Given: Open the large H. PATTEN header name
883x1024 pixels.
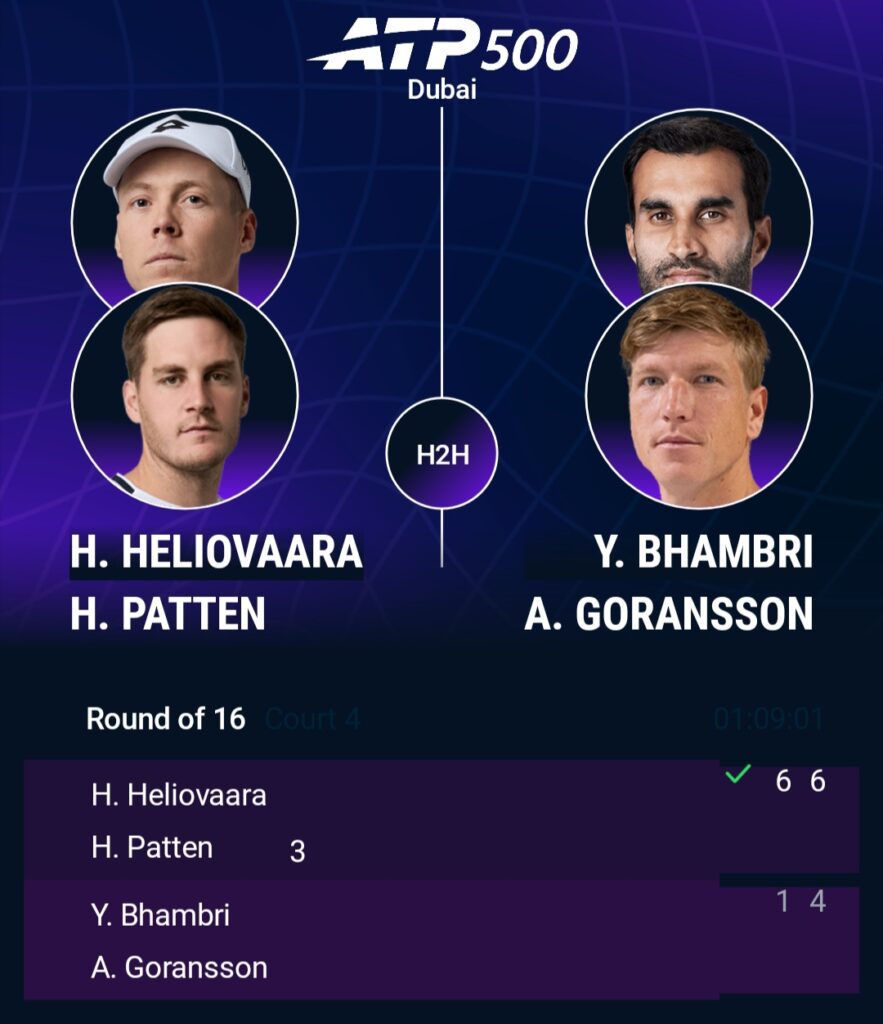Looking at the screenshot, I should point(168,613).
